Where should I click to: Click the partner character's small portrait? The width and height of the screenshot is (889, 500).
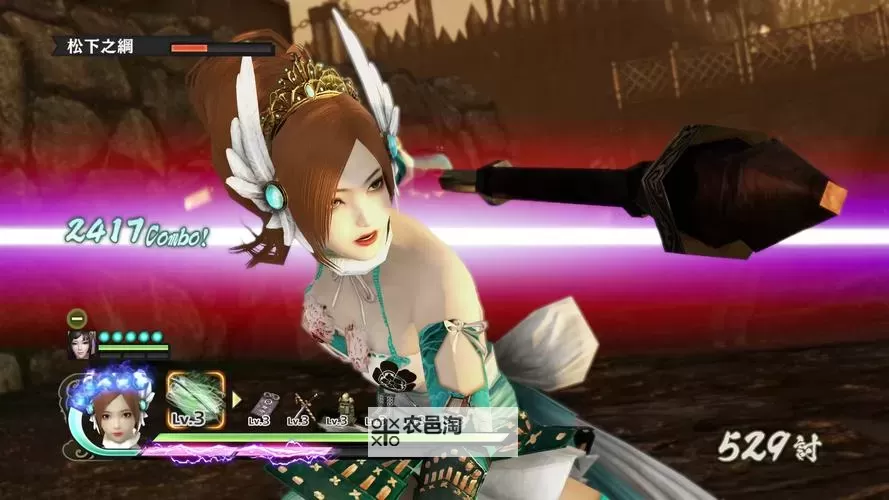79,344
